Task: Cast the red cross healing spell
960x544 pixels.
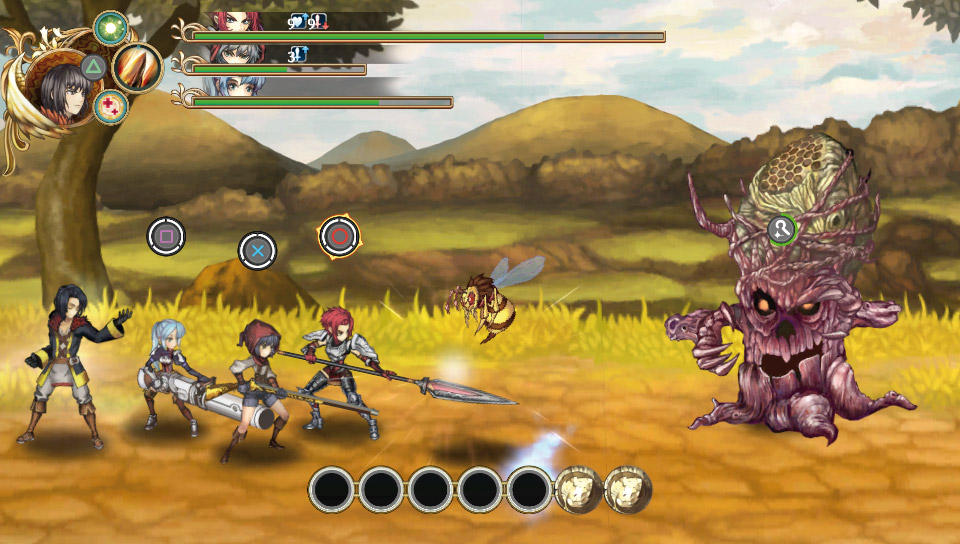Action: tap(109, 107)
